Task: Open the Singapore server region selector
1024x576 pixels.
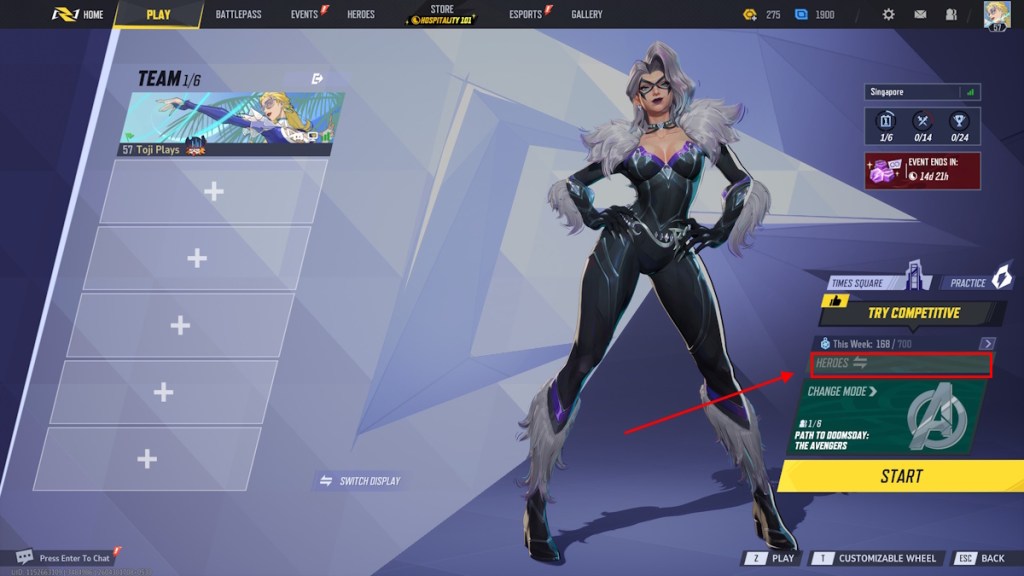Action: [x=922, y=92]
